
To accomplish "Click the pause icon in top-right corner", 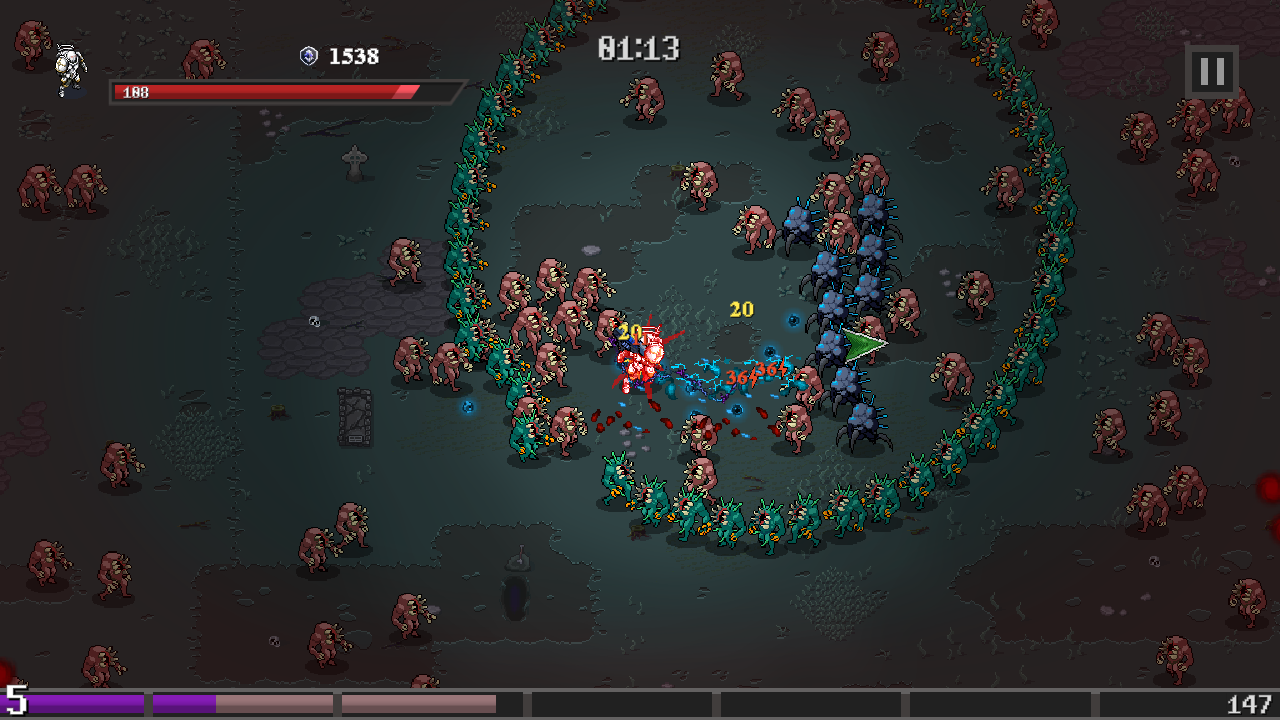I will [x=1210, y=71].
